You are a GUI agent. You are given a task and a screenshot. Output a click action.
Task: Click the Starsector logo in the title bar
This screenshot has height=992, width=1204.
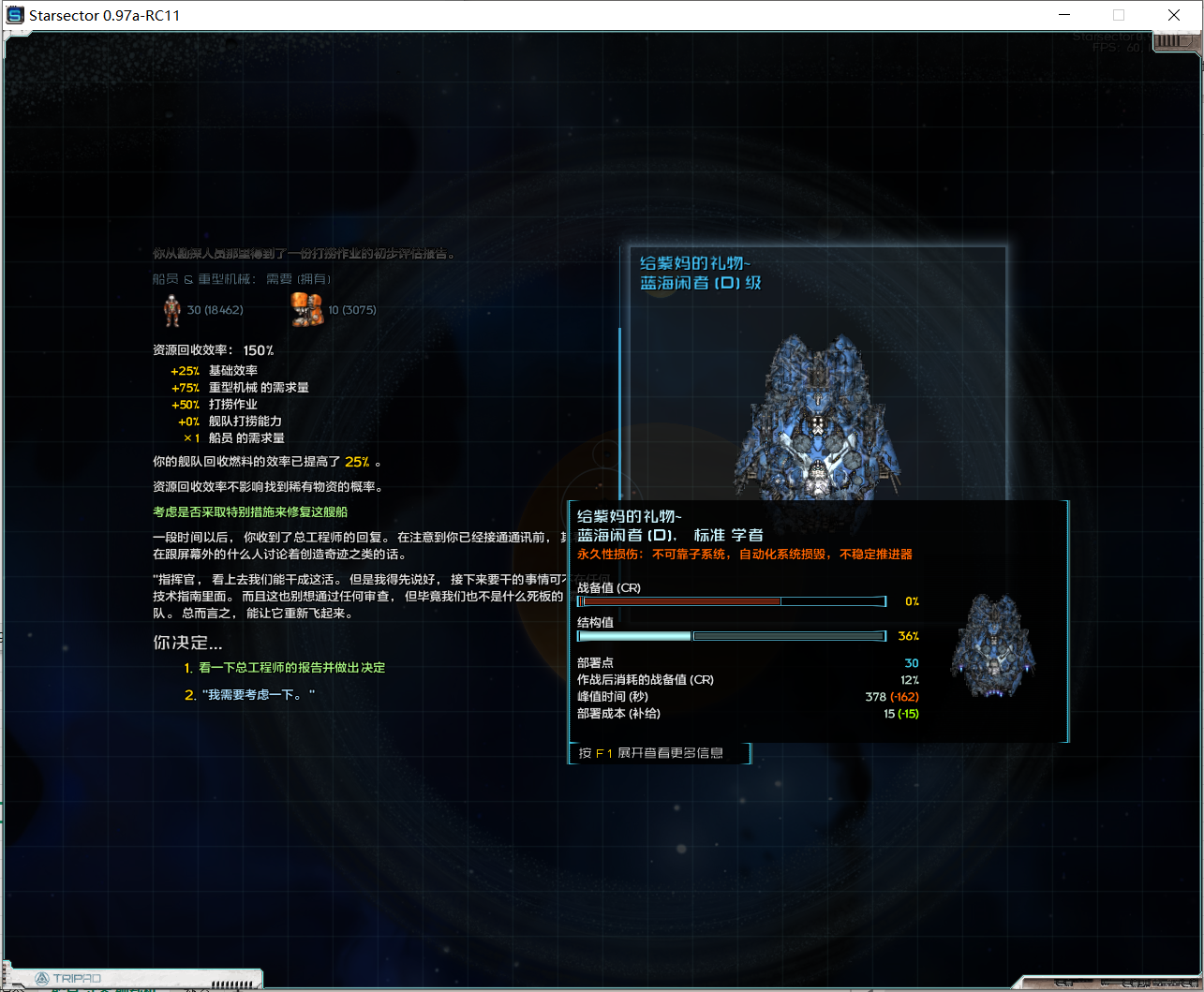13,14
